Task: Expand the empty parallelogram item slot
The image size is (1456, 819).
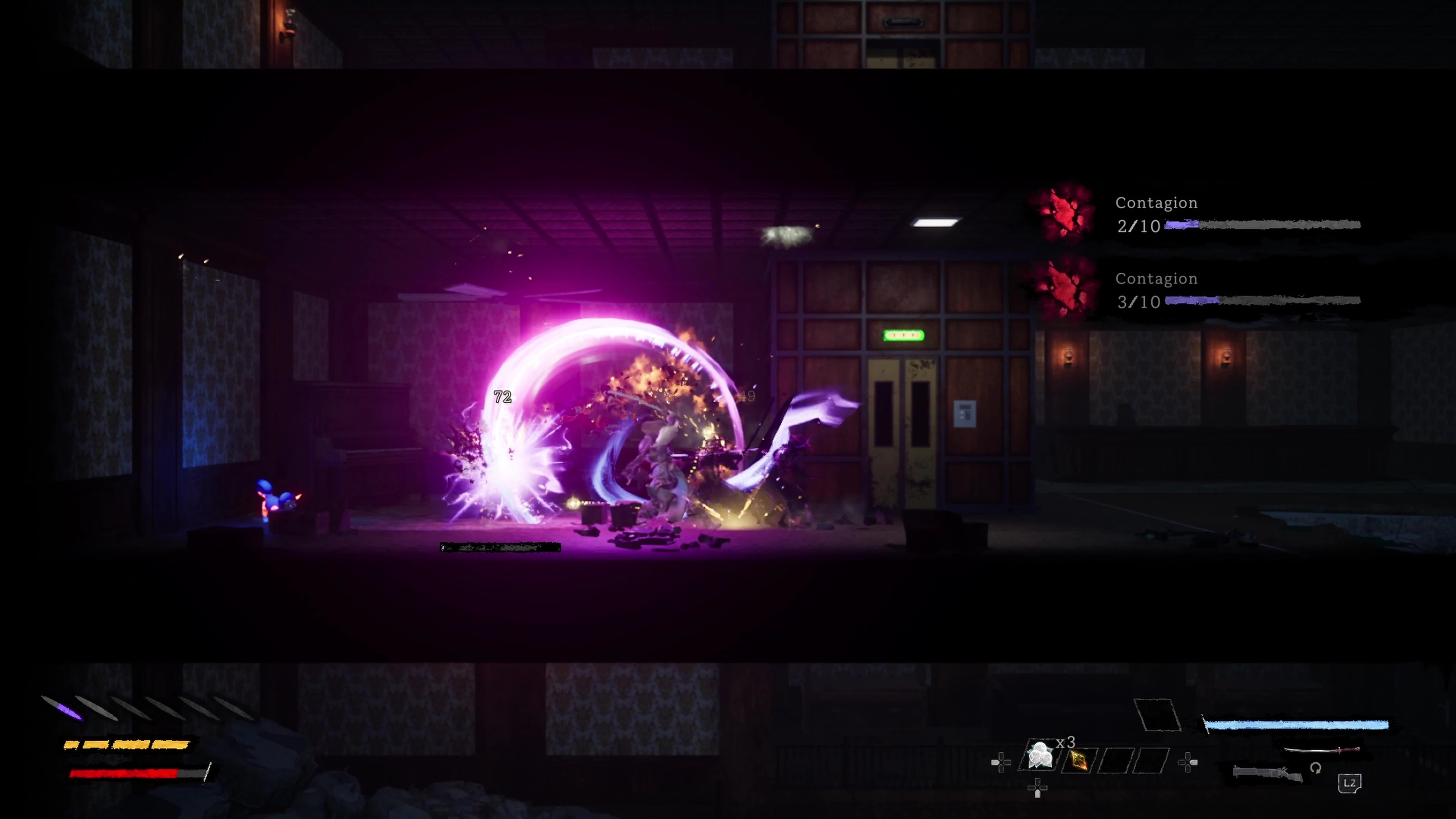Action: tap(1158, 715)
